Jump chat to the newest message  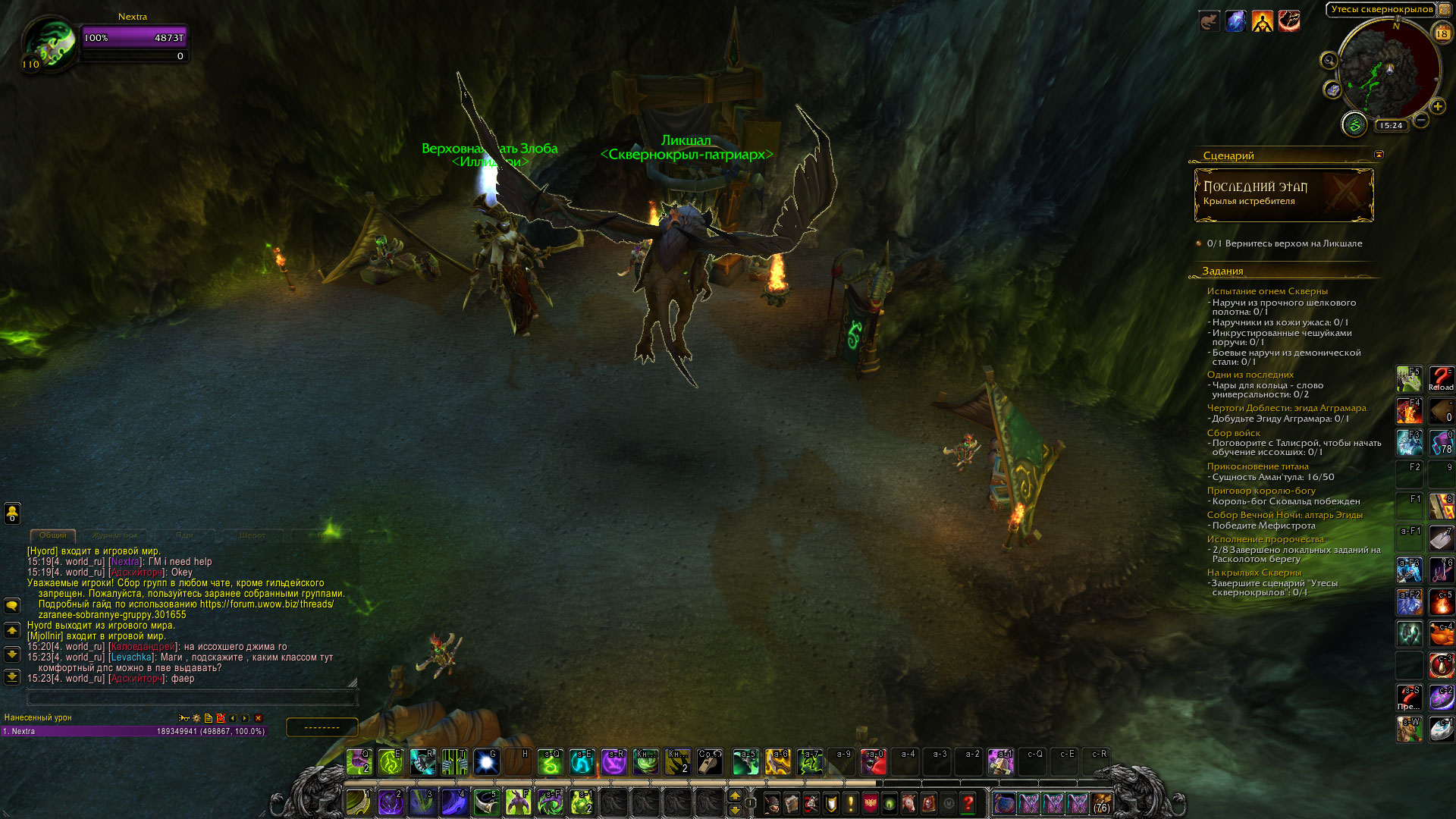pyautogui.click(x=12, y=677)
